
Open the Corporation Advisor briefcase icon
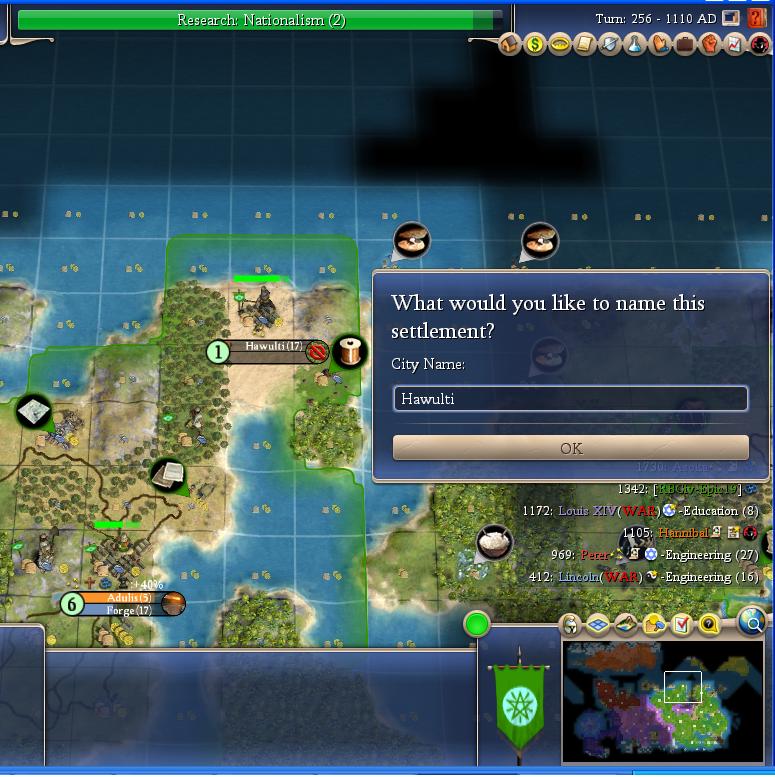click(685, 45)
